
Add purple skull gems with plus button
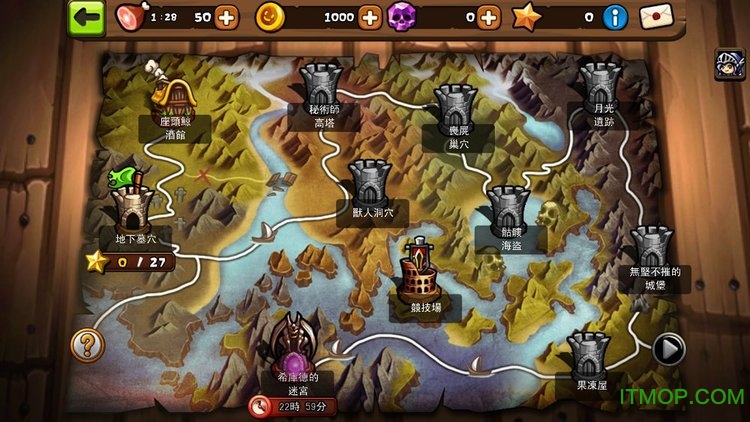(489, 17)
